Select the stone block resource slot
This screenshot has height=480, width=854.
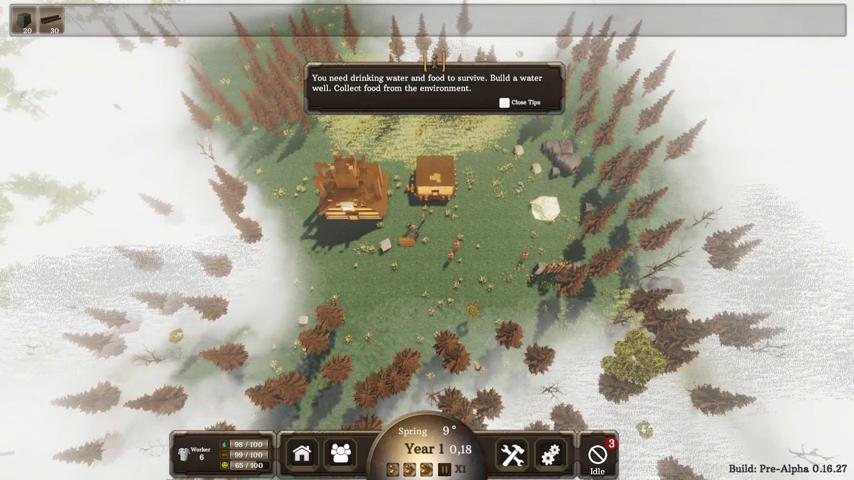[x=24, y=21]
